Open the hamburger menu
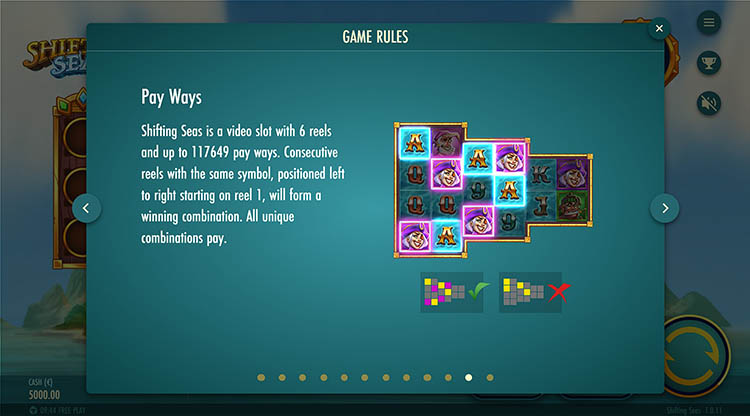This screenshot has width=750, height=416. pyautogui.click(x=710, y=22)
